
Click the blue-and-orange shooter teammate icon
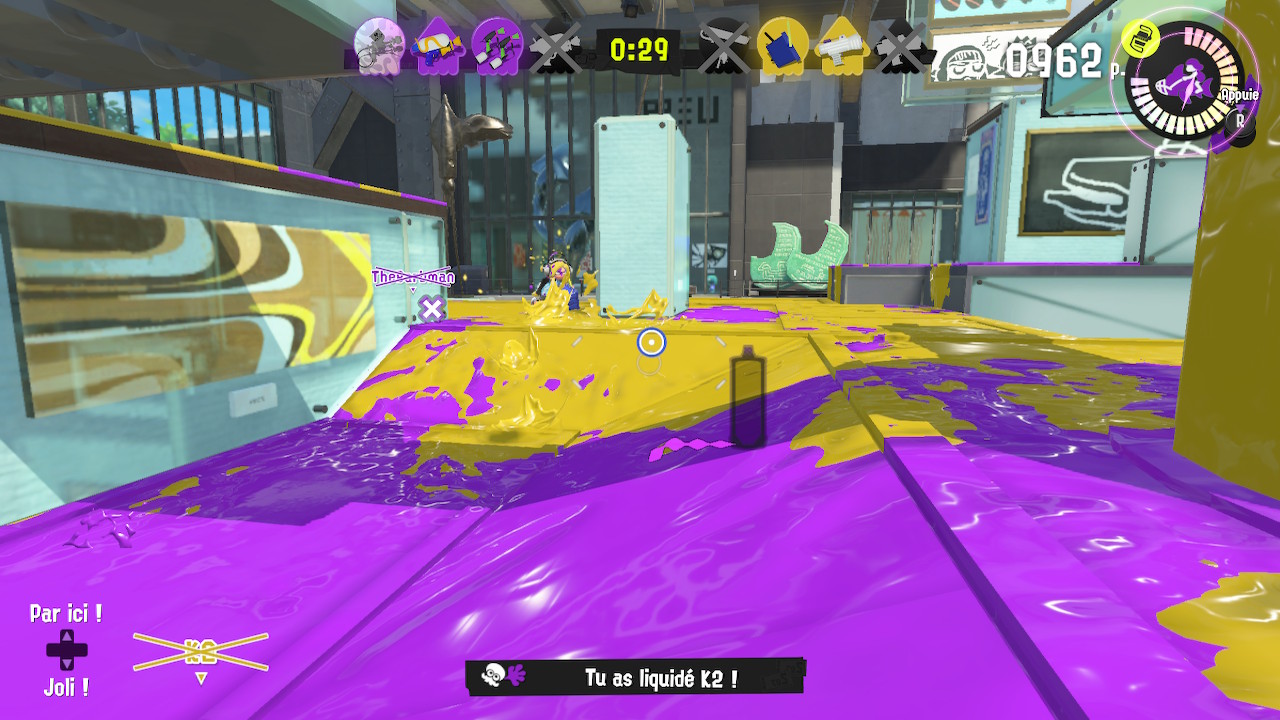[x=438, y=46]
